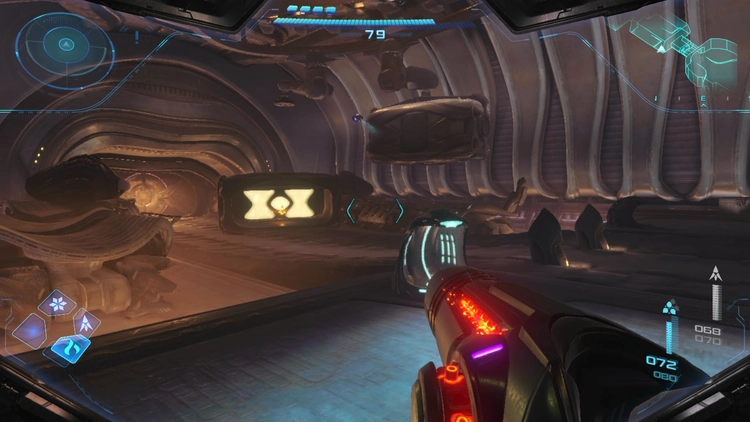The image size is (750, 422).
Task: Select the highlighted fire shot slot
Action: coord(70,348)
